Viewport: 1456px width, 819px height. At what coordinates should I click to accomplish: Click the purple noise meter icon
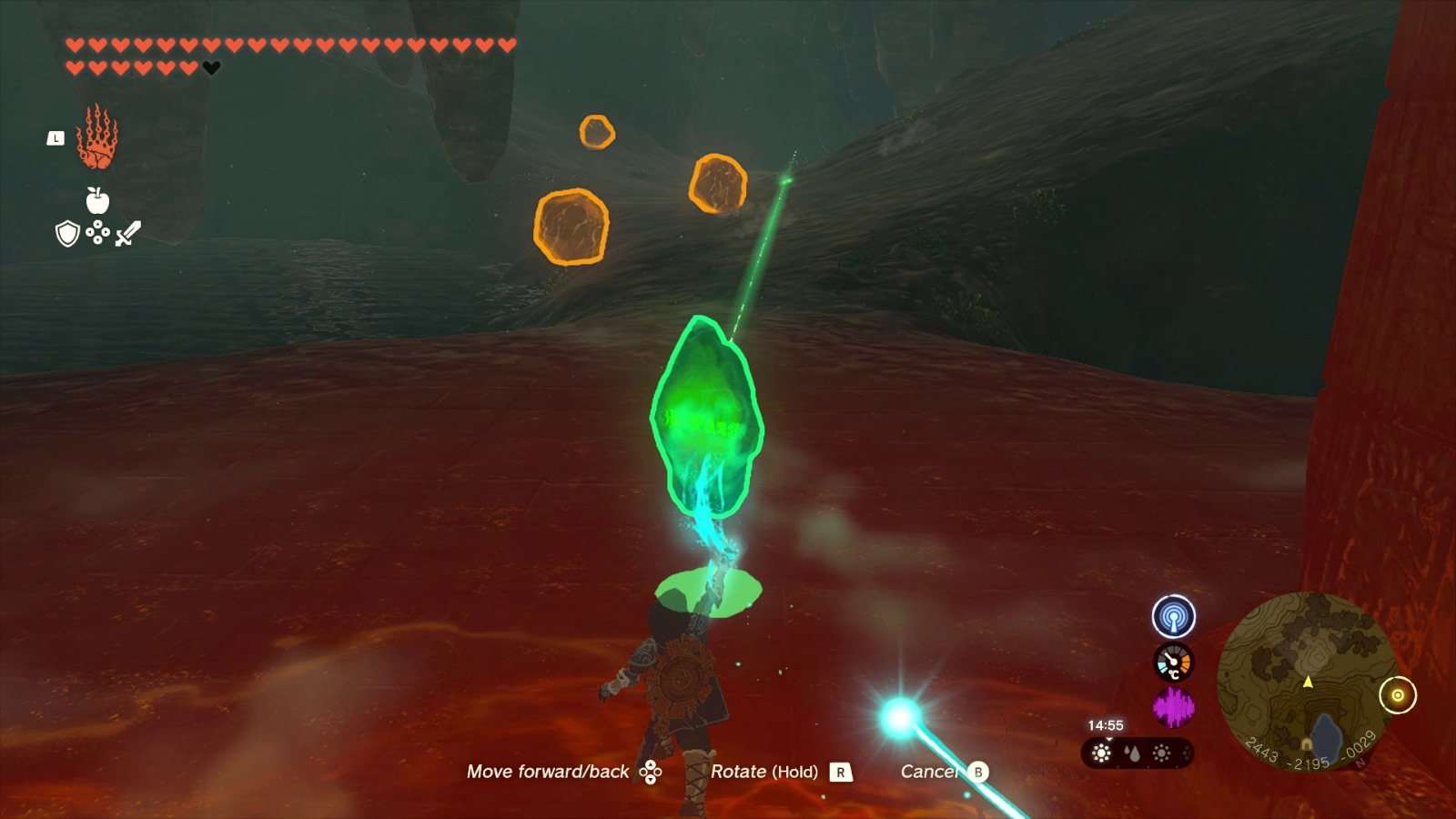click(x=1174, y=705)
